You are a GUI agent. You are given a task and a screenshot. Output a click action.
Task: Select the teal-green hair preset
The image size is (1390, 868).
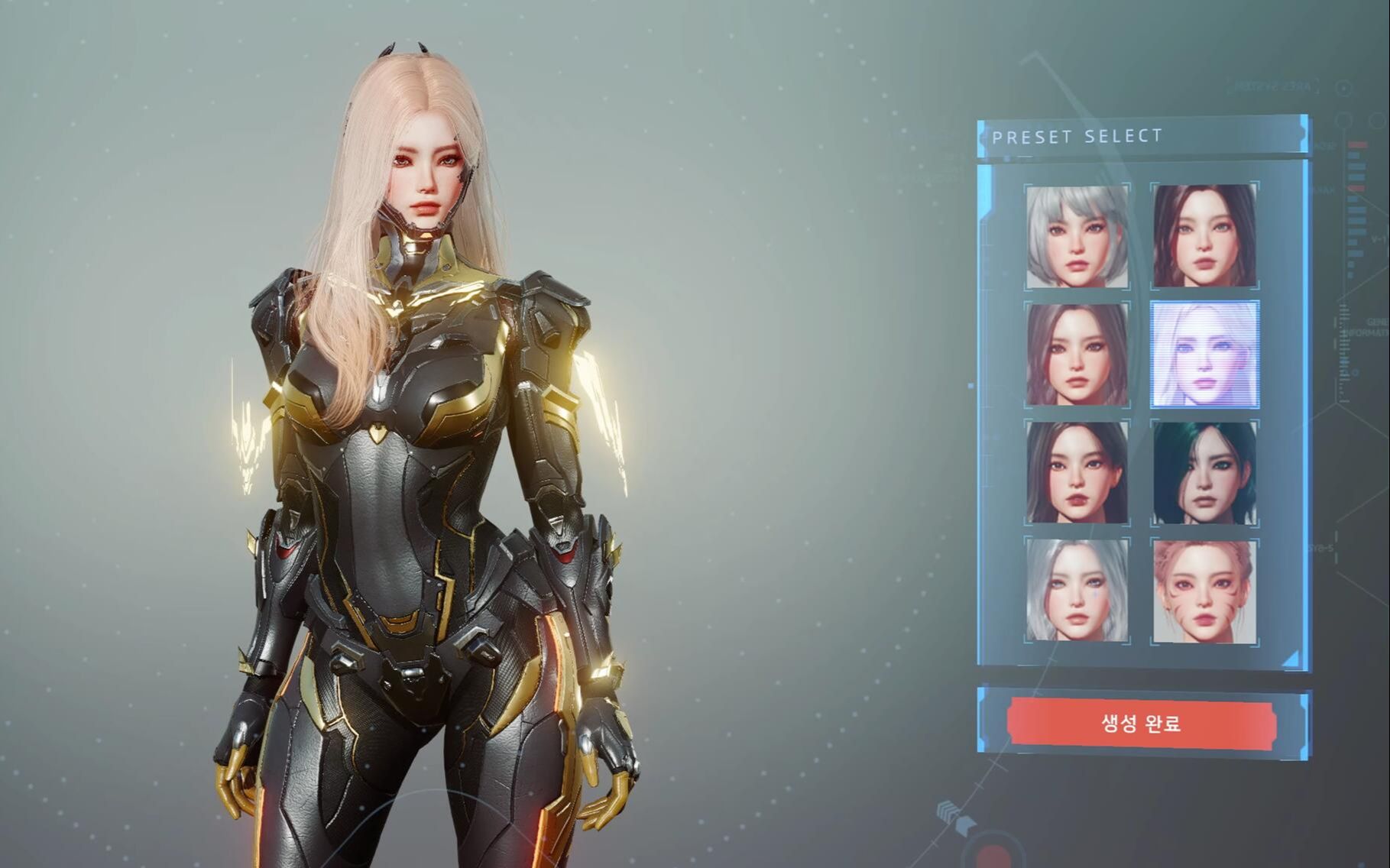pos(1204,472)
